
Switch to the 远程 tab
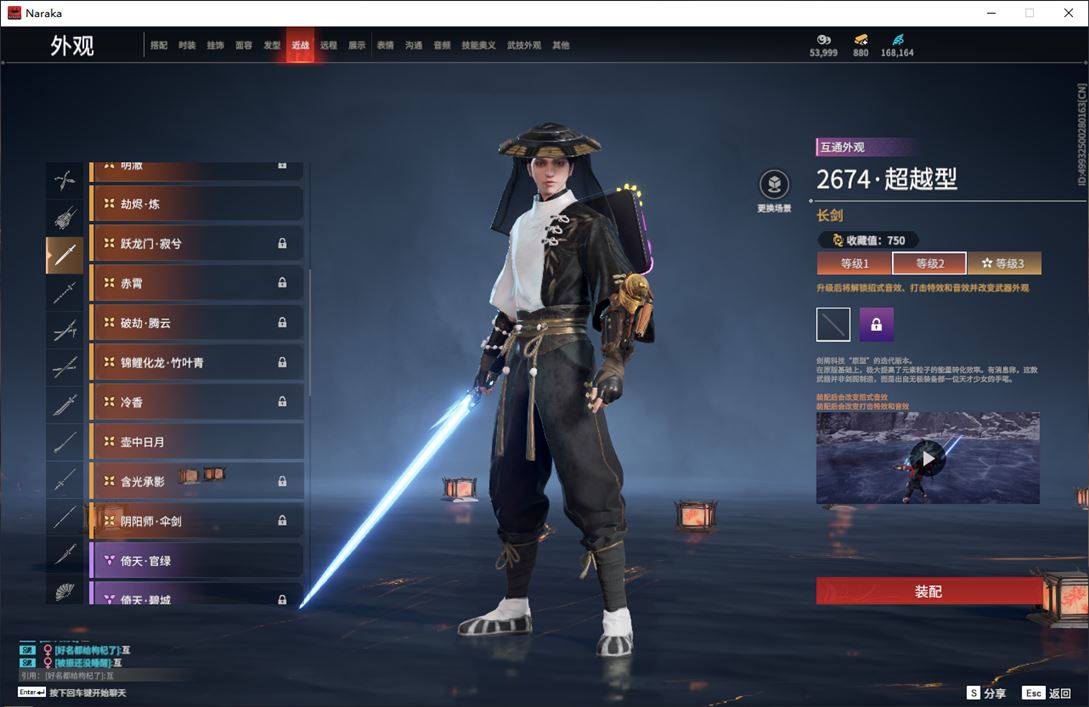coord(329,46)
